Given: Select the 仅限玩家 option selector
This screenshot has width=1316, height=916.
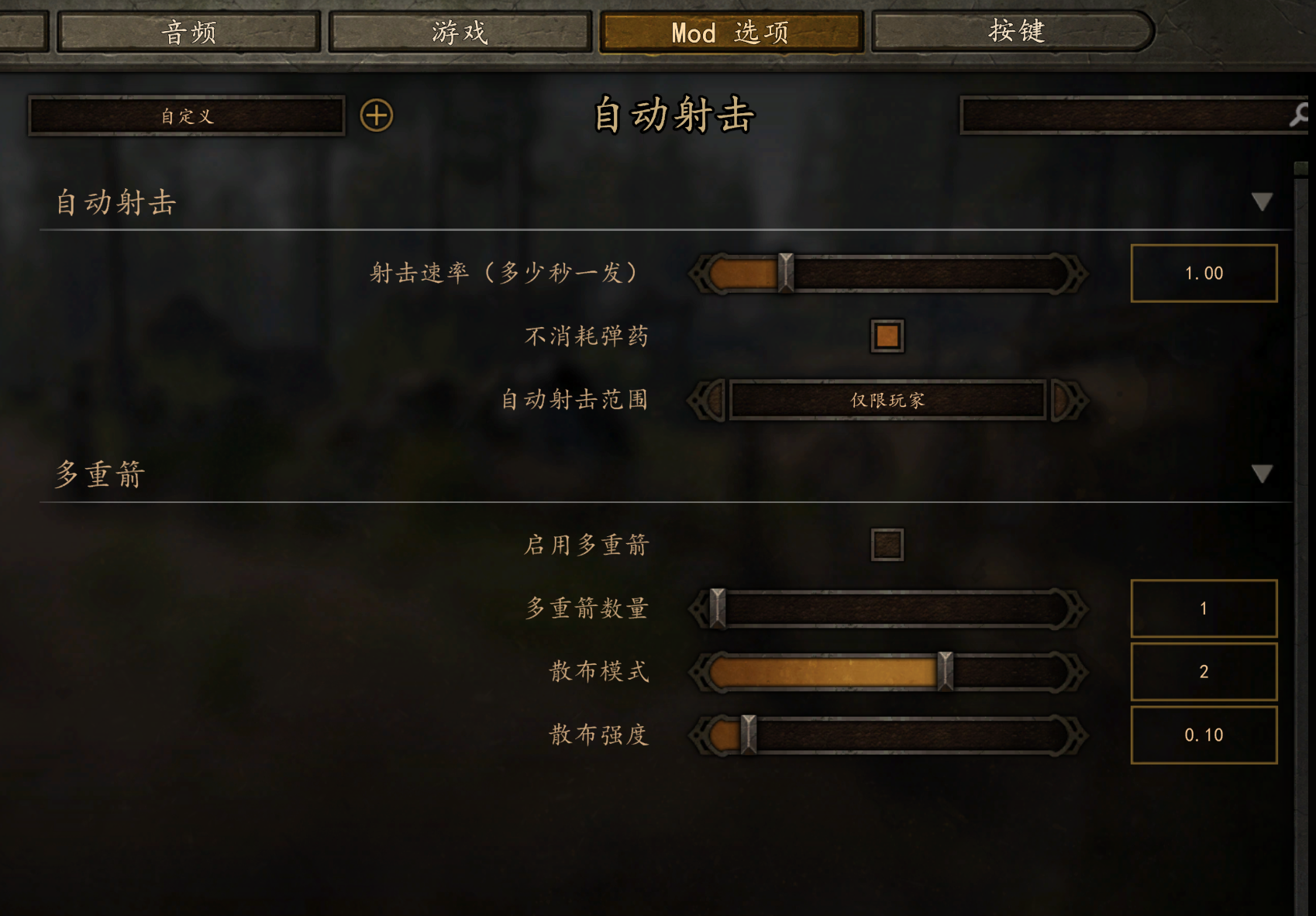Looking at the screenshot, I should [x=890, y=401].
